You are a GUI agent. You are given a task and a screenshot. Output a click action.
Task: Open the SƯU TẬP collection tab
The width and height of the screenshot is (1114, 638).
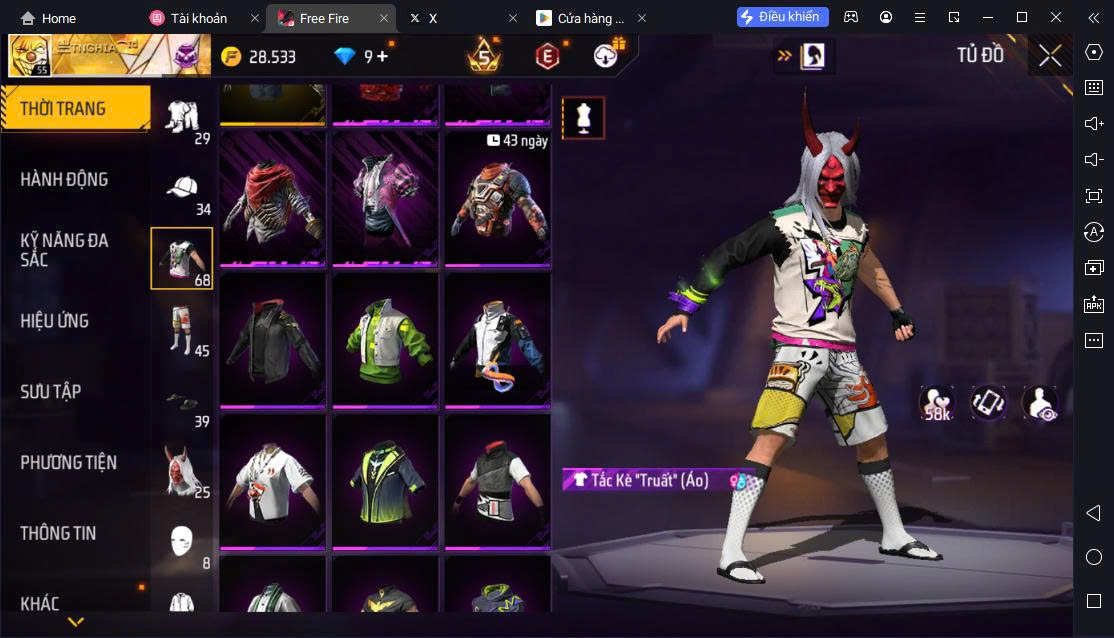click(50, 392)
